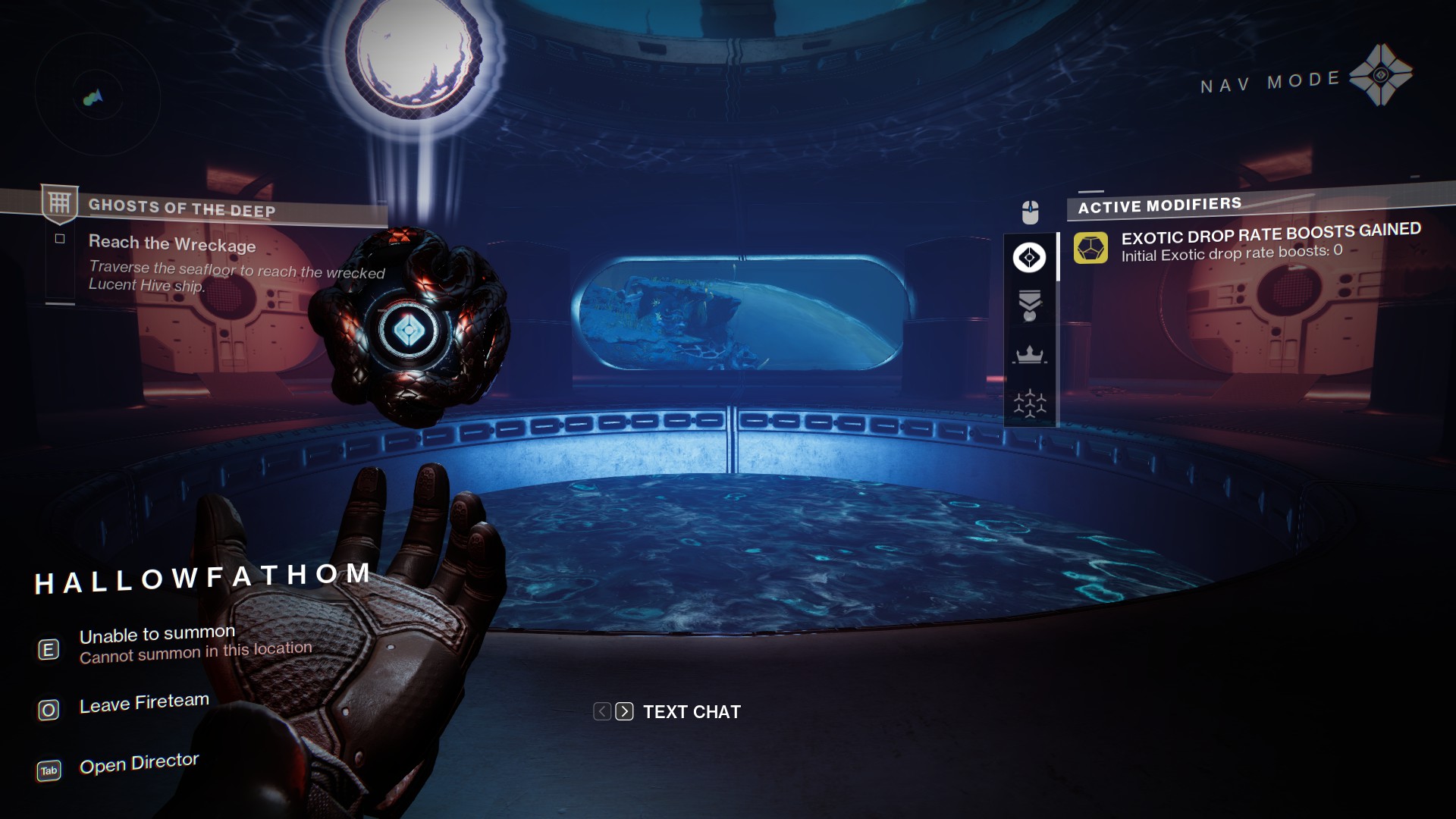Screen dimensions: 1456x819
Task: Switch to the rank chevrons tab
Action: click(1029, 306)
